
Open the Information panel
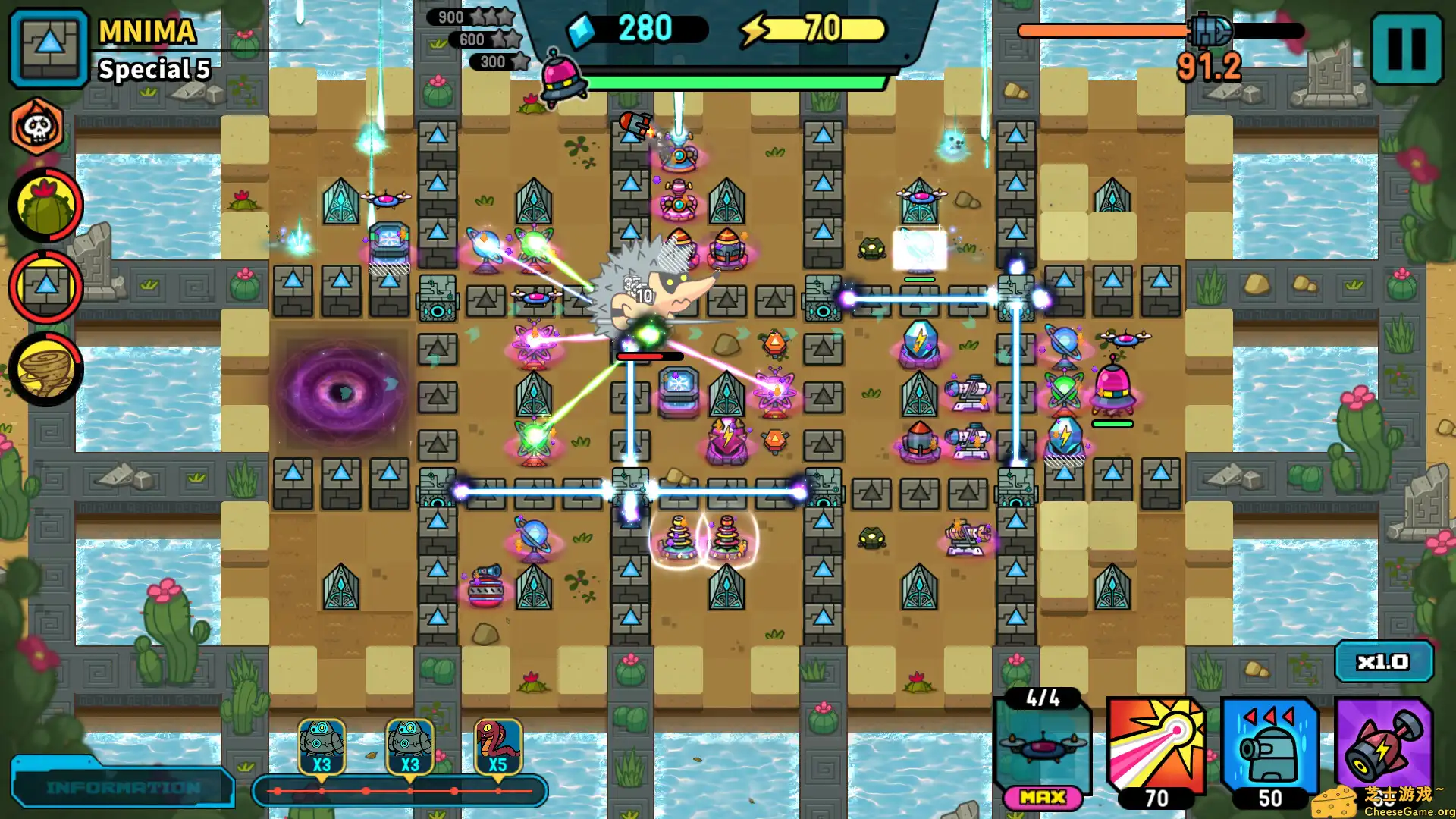(121, 787)
